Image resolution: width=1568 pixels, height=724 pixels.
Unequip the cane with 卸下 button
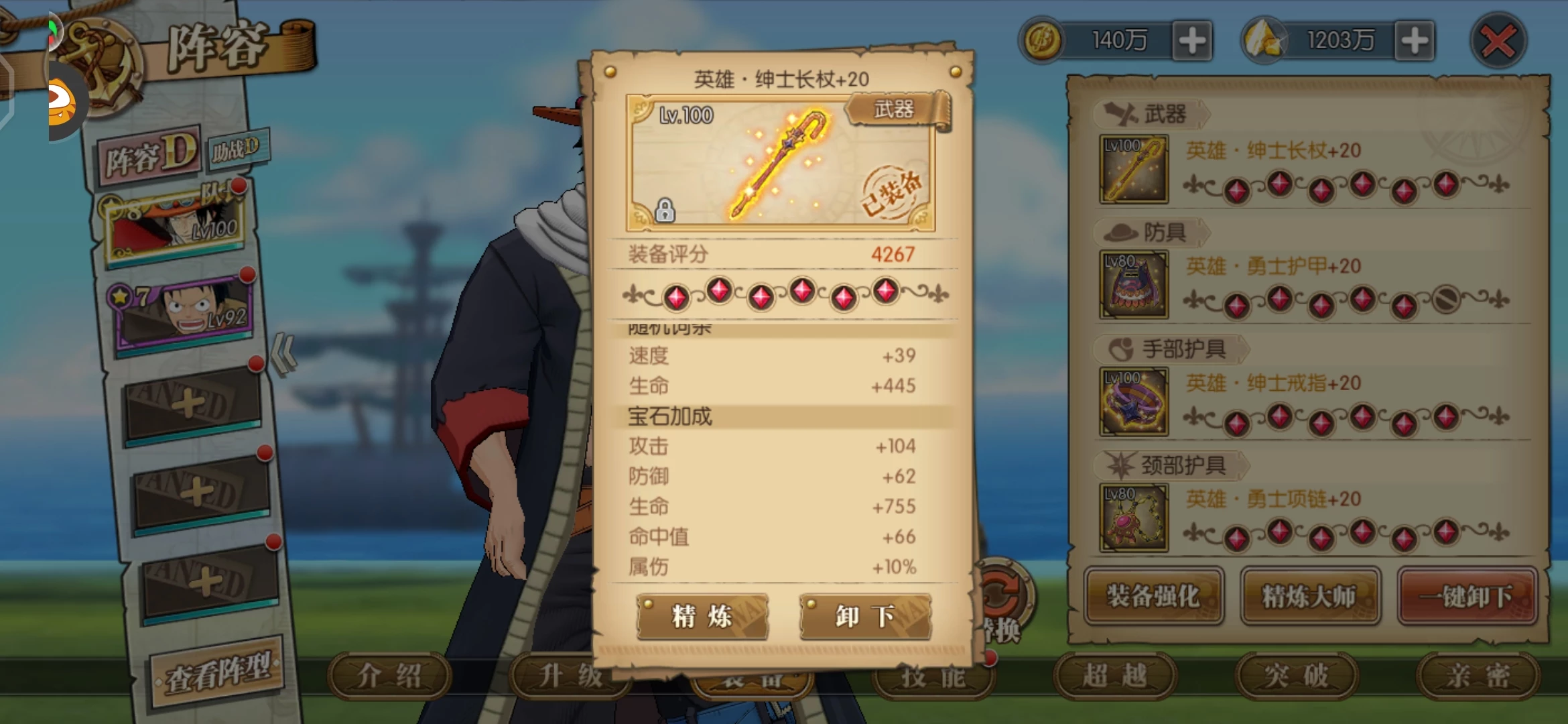pos(865,616)
